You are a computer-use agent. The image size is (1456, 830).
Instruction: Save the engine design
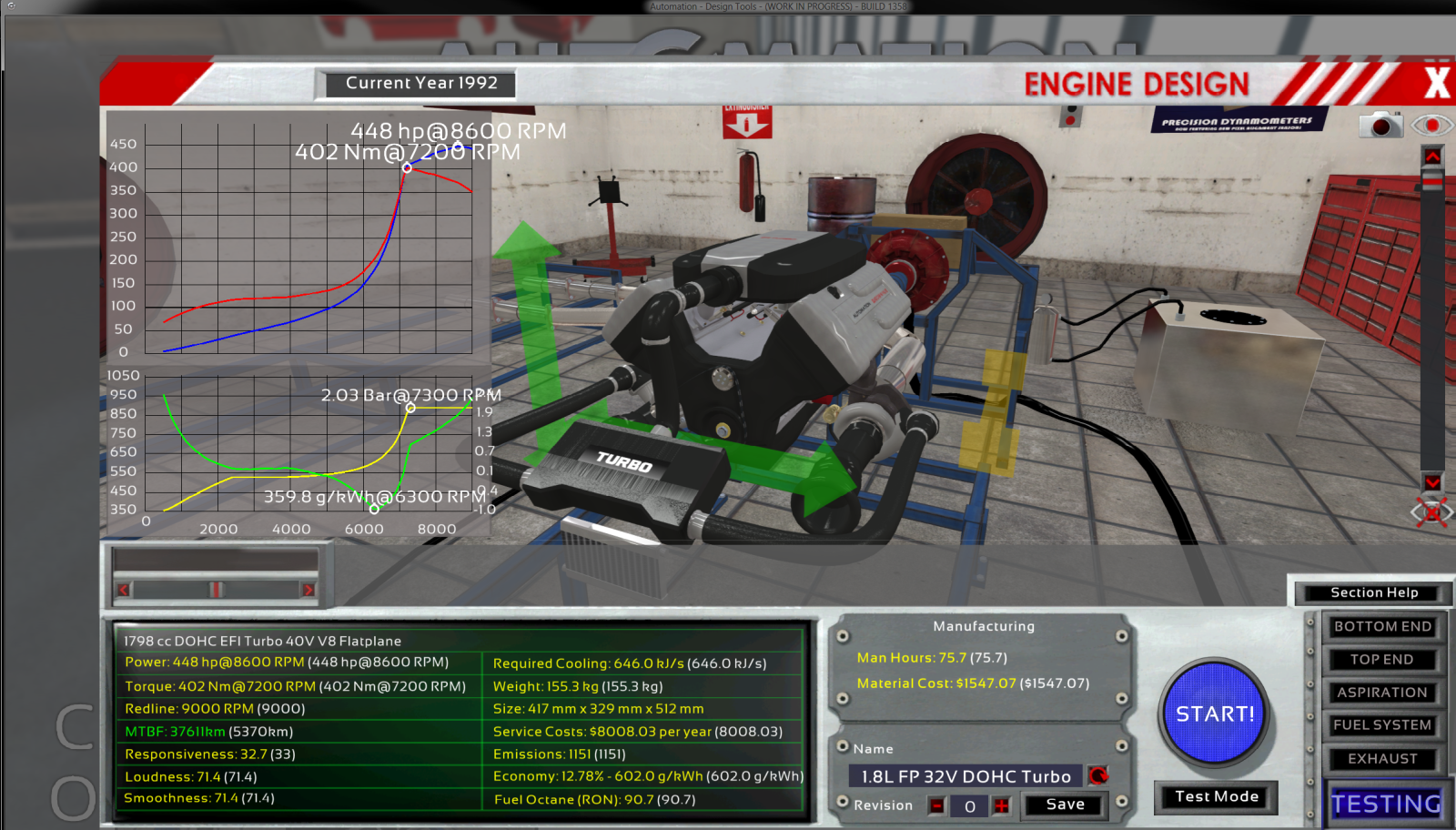coord(1065,805)
